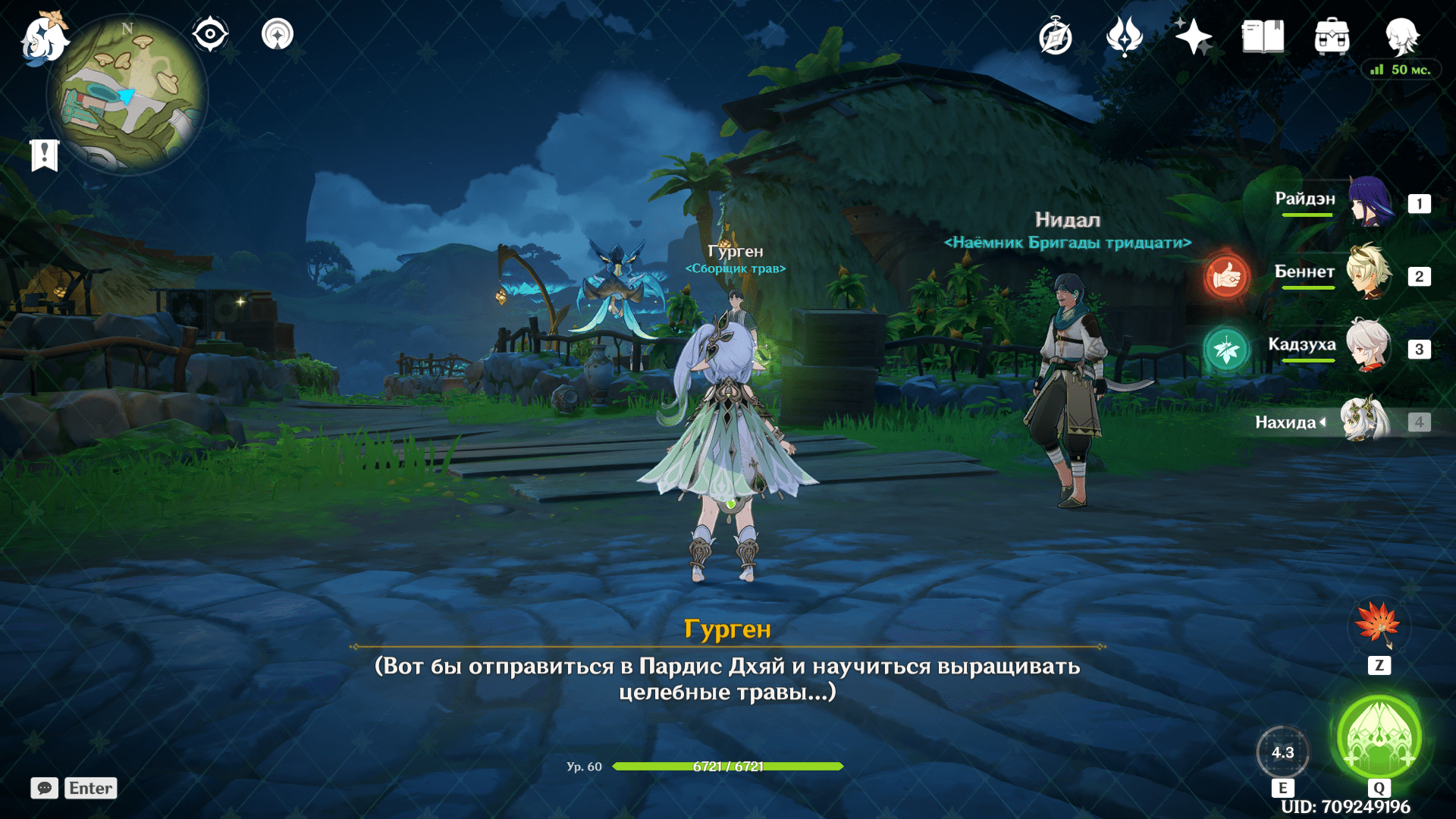Open the Paimon menu icon
Image resolution: width=1456 pixels, height=819 pixels.
pos(43,38)
